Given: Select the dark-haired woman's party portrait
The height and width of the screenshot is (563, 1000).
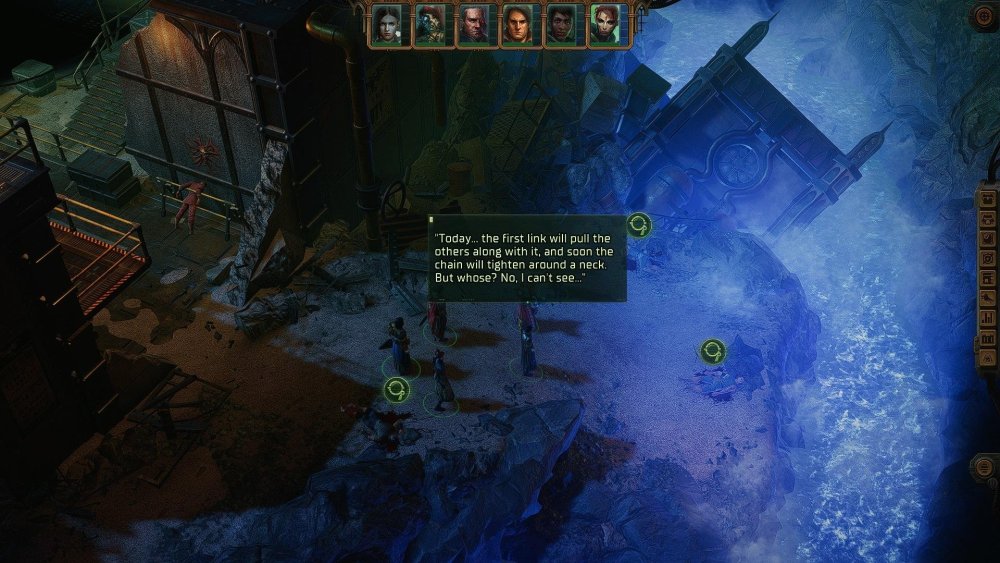Looking at the screenshot, I should 386,25.
